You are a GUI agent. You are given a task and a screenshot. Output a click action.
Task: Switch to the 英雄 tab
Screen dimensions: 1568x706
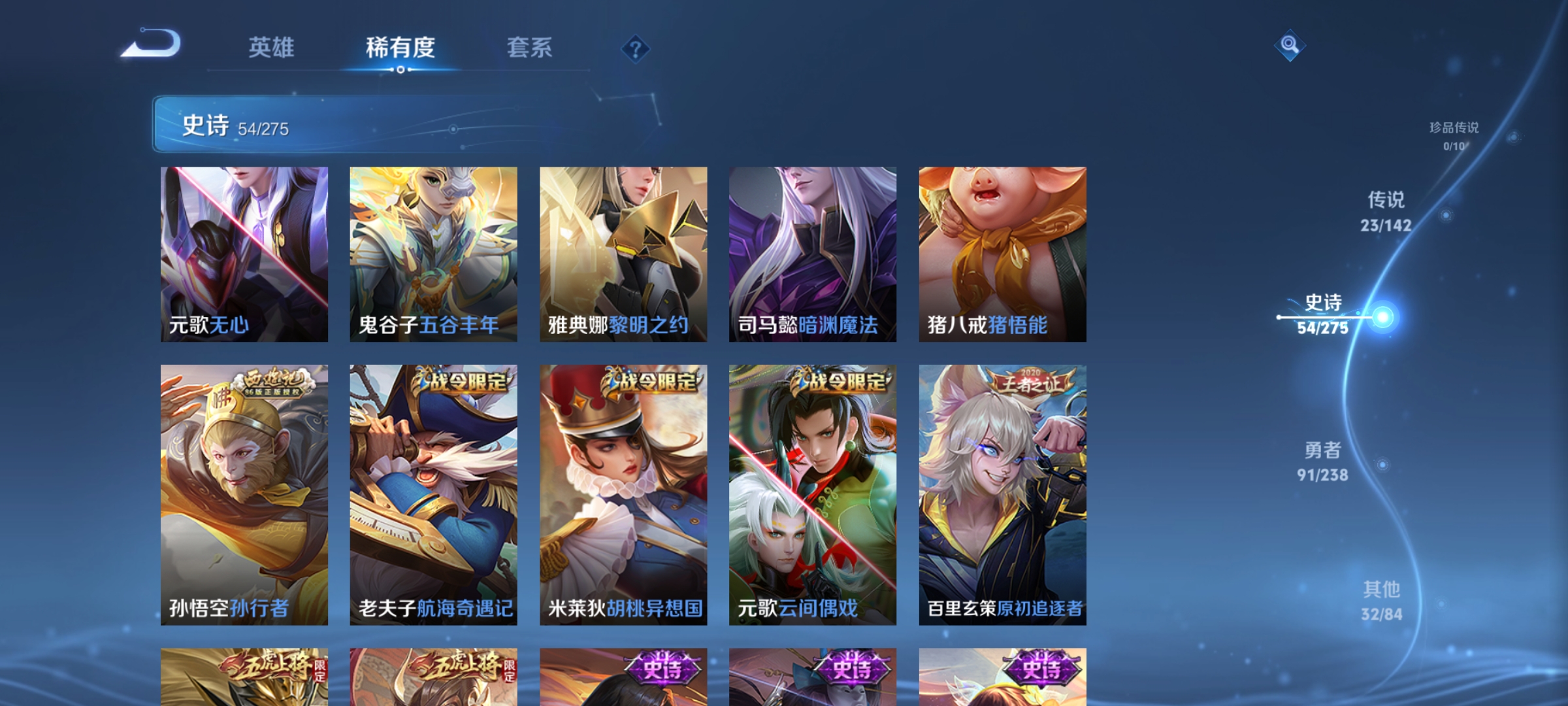tap(270, 49)
